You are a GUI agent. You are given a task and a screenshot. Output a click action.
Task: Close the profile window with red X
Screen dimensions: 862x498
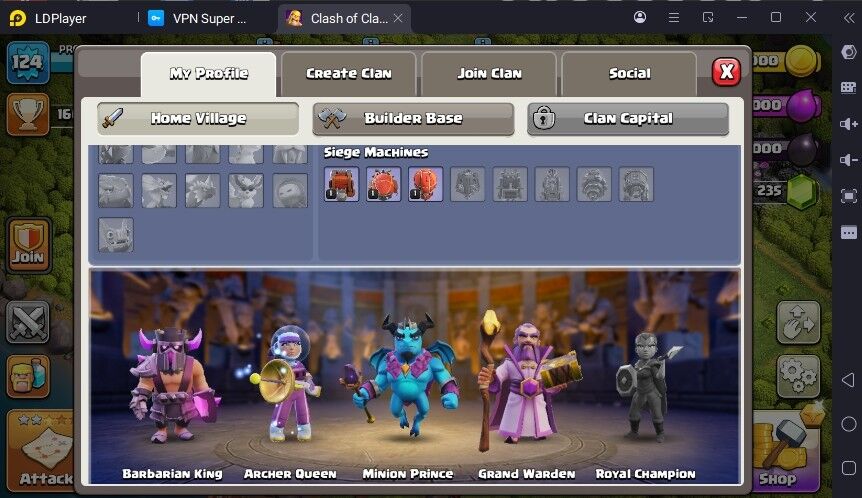pyautogui.click(x=726, y=72)
